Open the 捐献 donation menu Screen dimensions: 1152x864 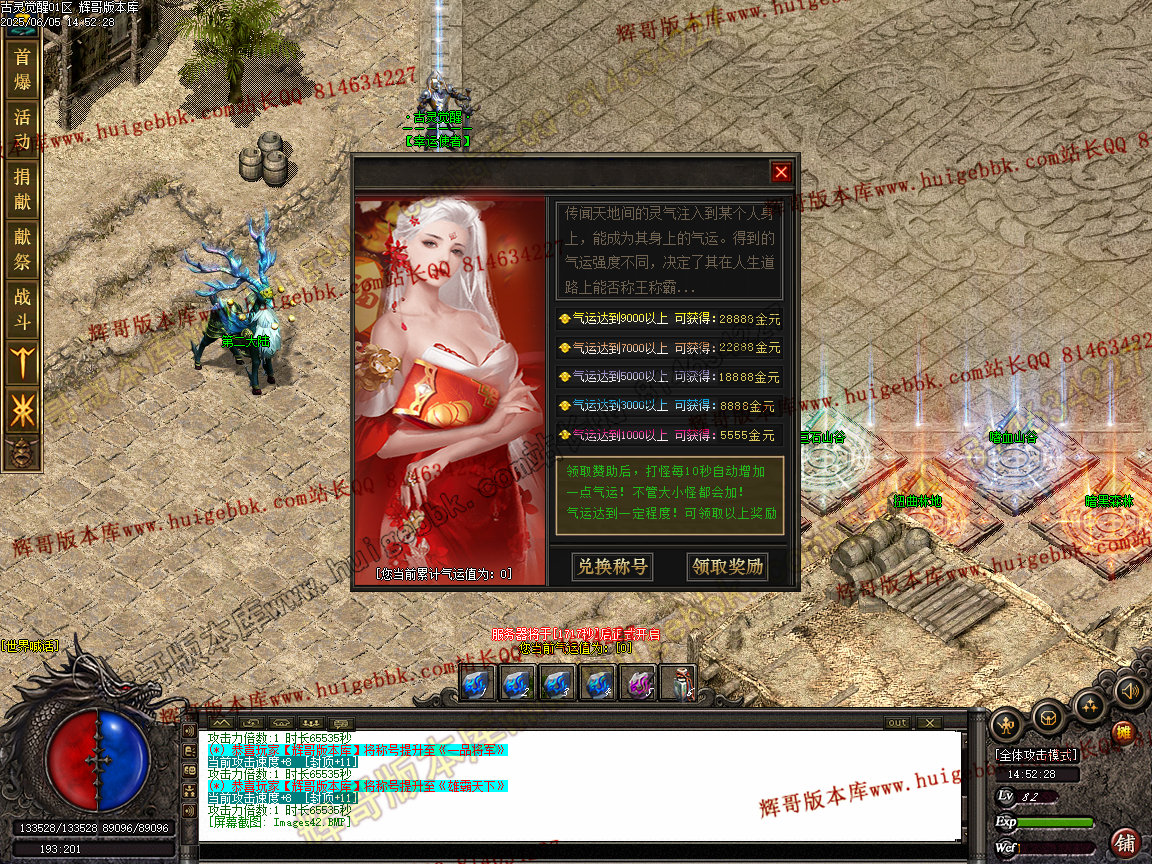click(22, 189)
